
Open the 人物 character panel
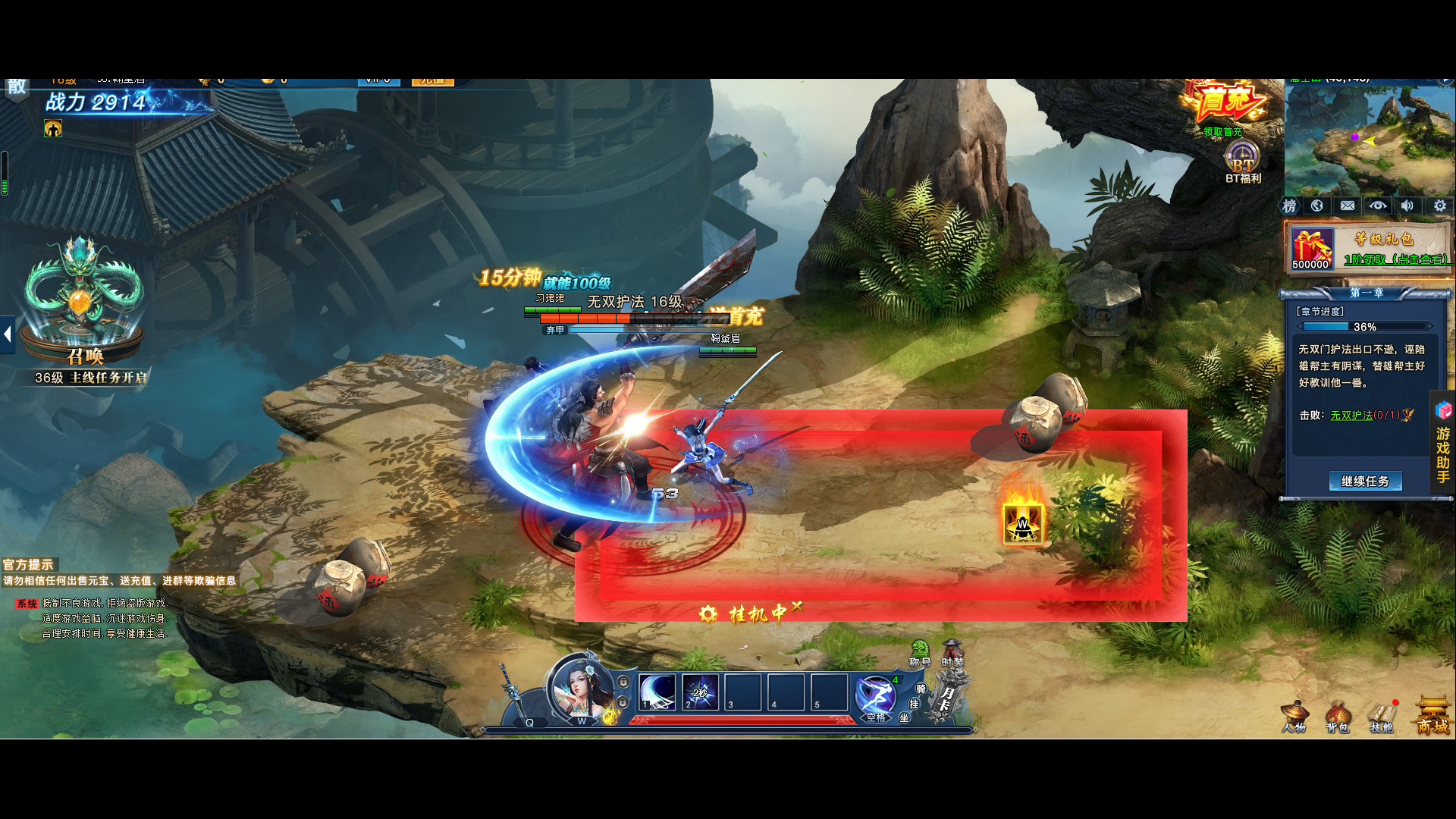tap(1294, 717)
